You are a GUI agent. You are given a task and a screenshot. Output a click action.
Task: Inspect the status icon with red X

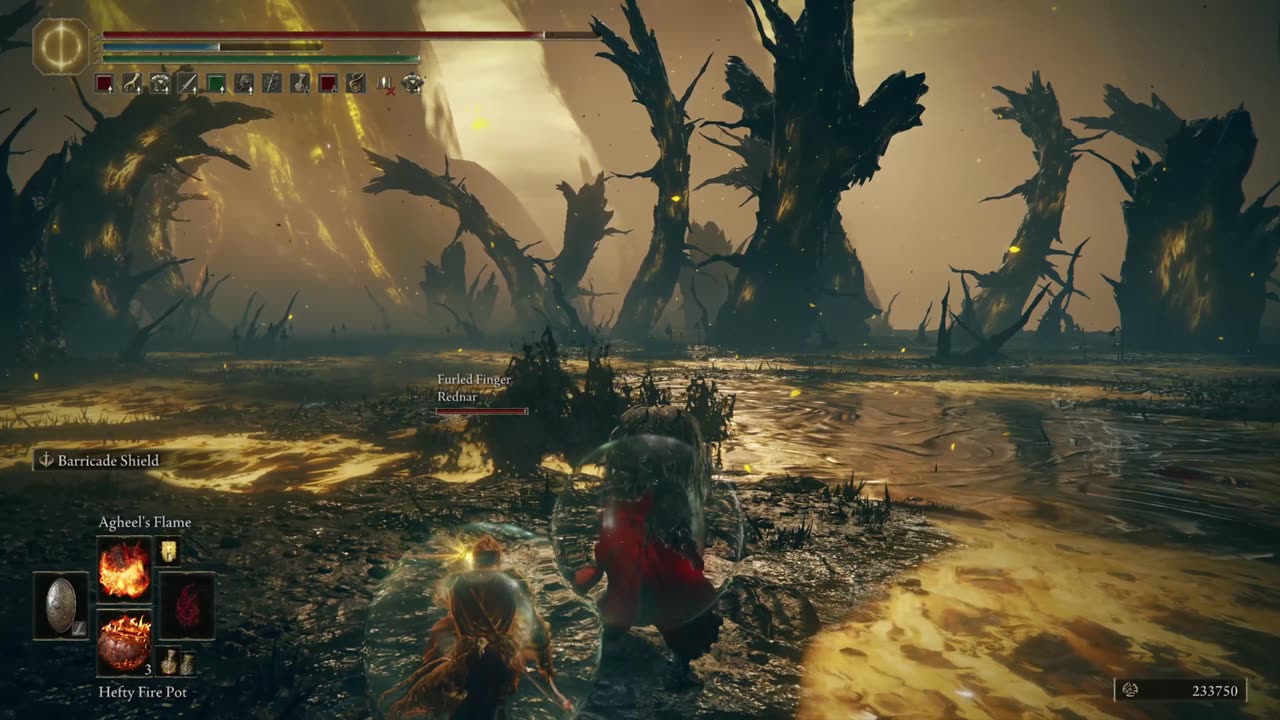point(384,84)
